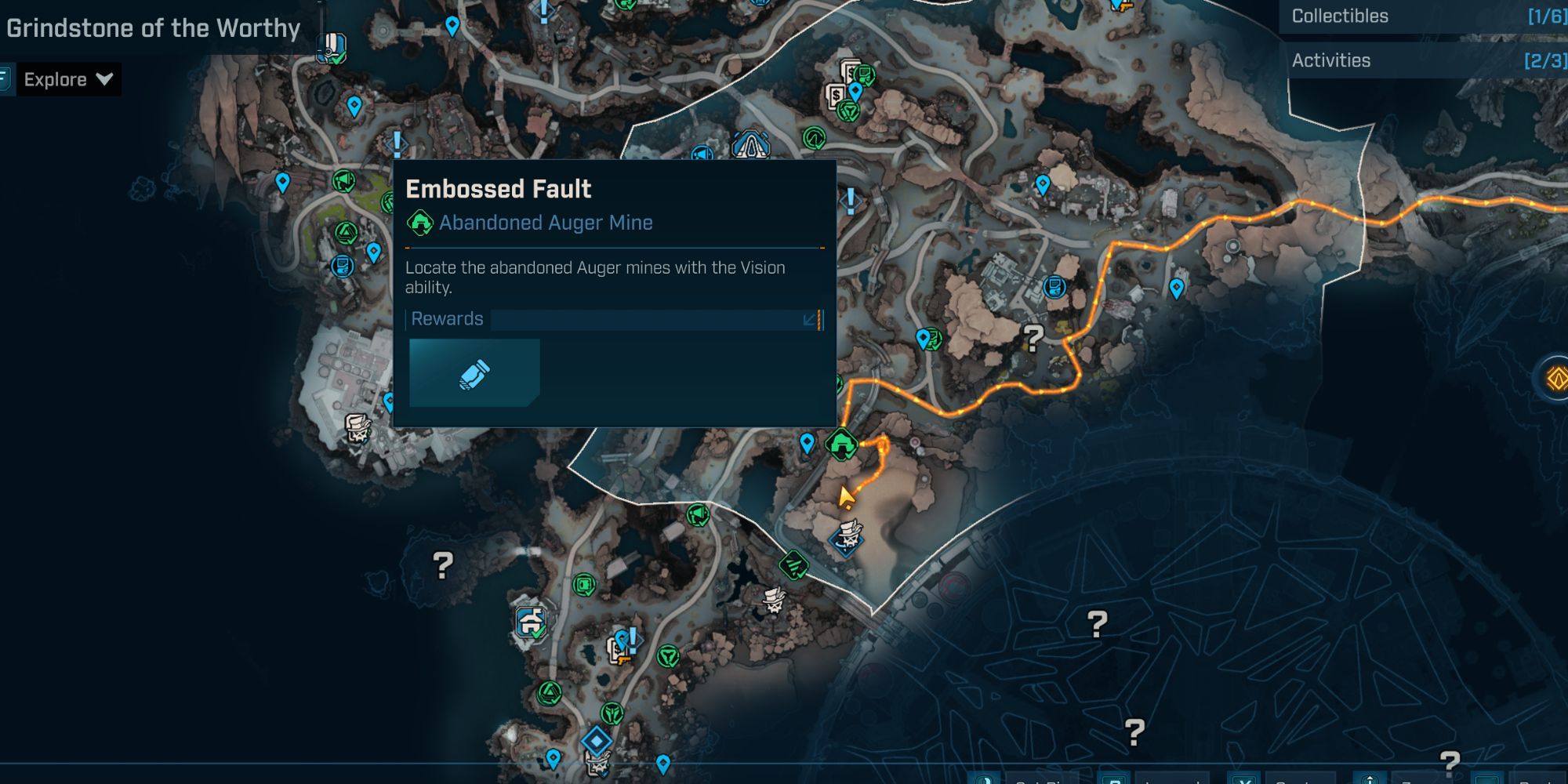The height and width of the screenshot is (784, 1568).
Task: Select the blue diamond waypoint marker
Action: [596, 740]
